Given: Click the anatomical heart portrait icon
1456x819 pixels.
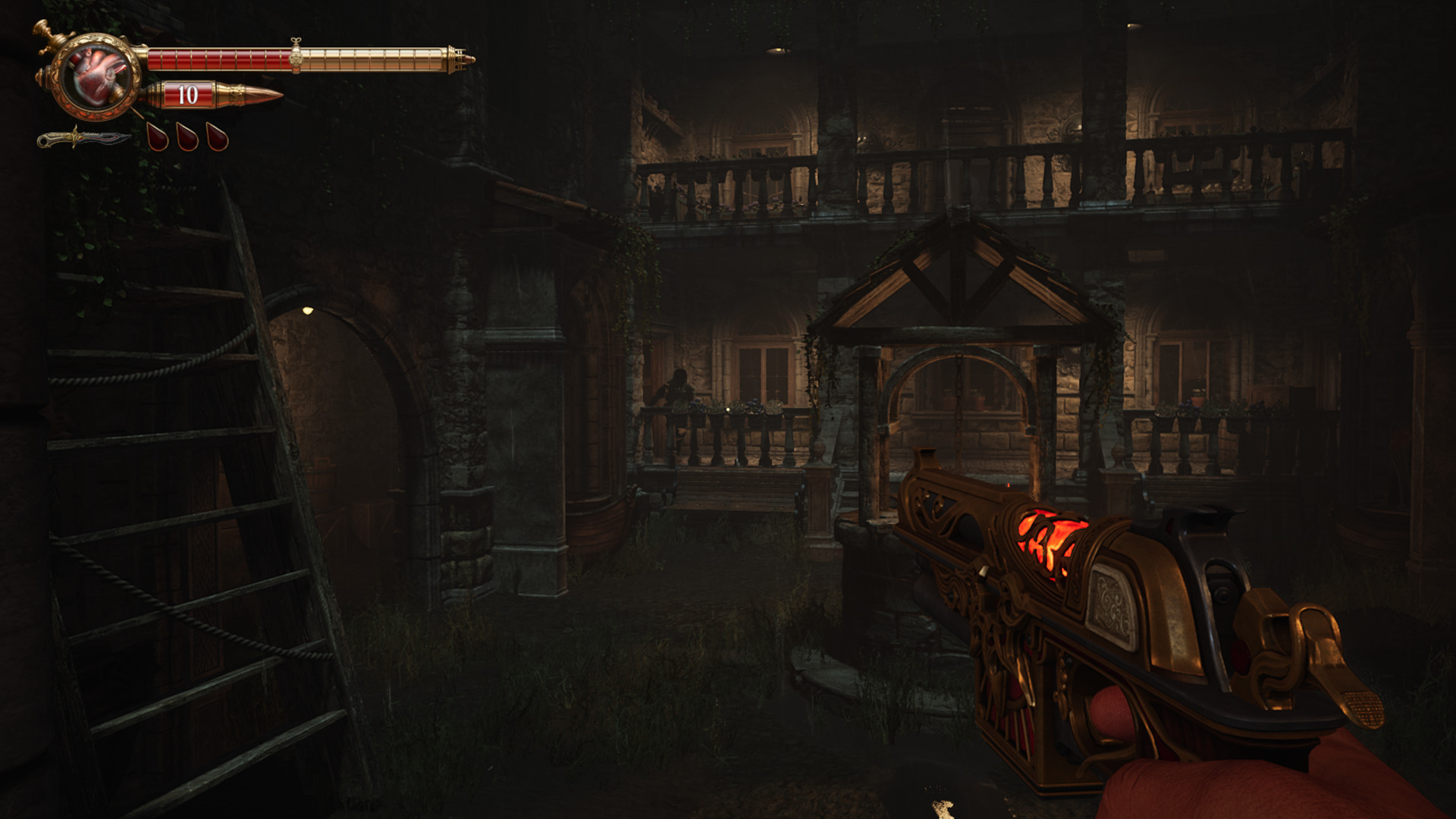Looking at the screenshot, I should tap(98, 76).
